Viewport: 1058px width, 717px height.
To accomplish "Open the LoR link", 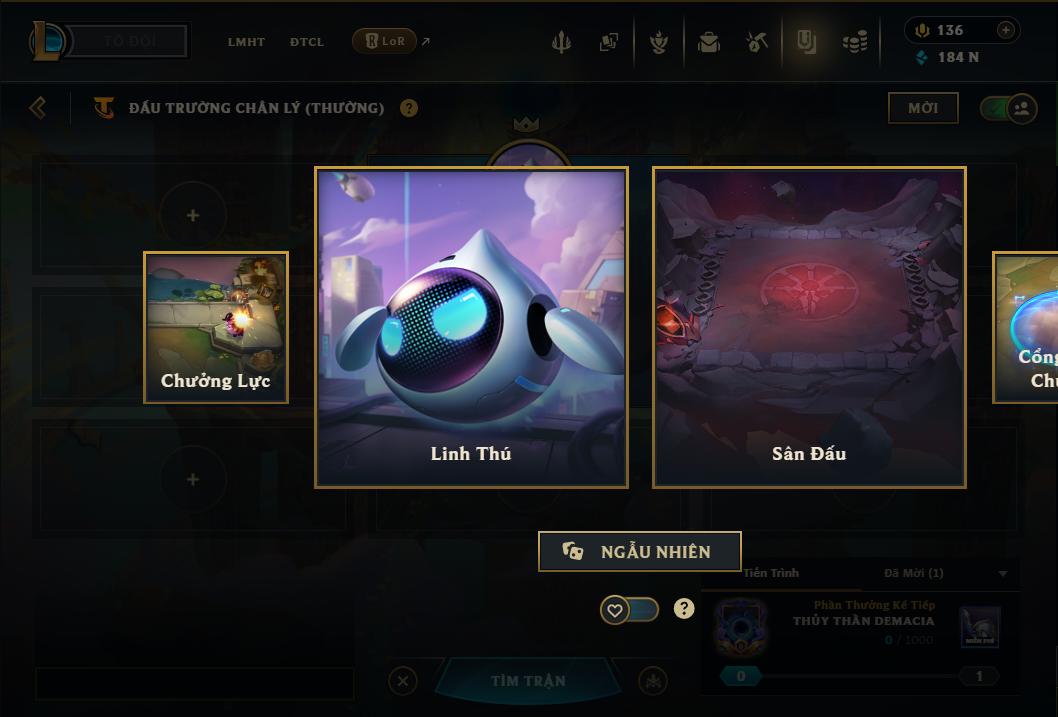I will pyautogui.click(x=385, y=41).
